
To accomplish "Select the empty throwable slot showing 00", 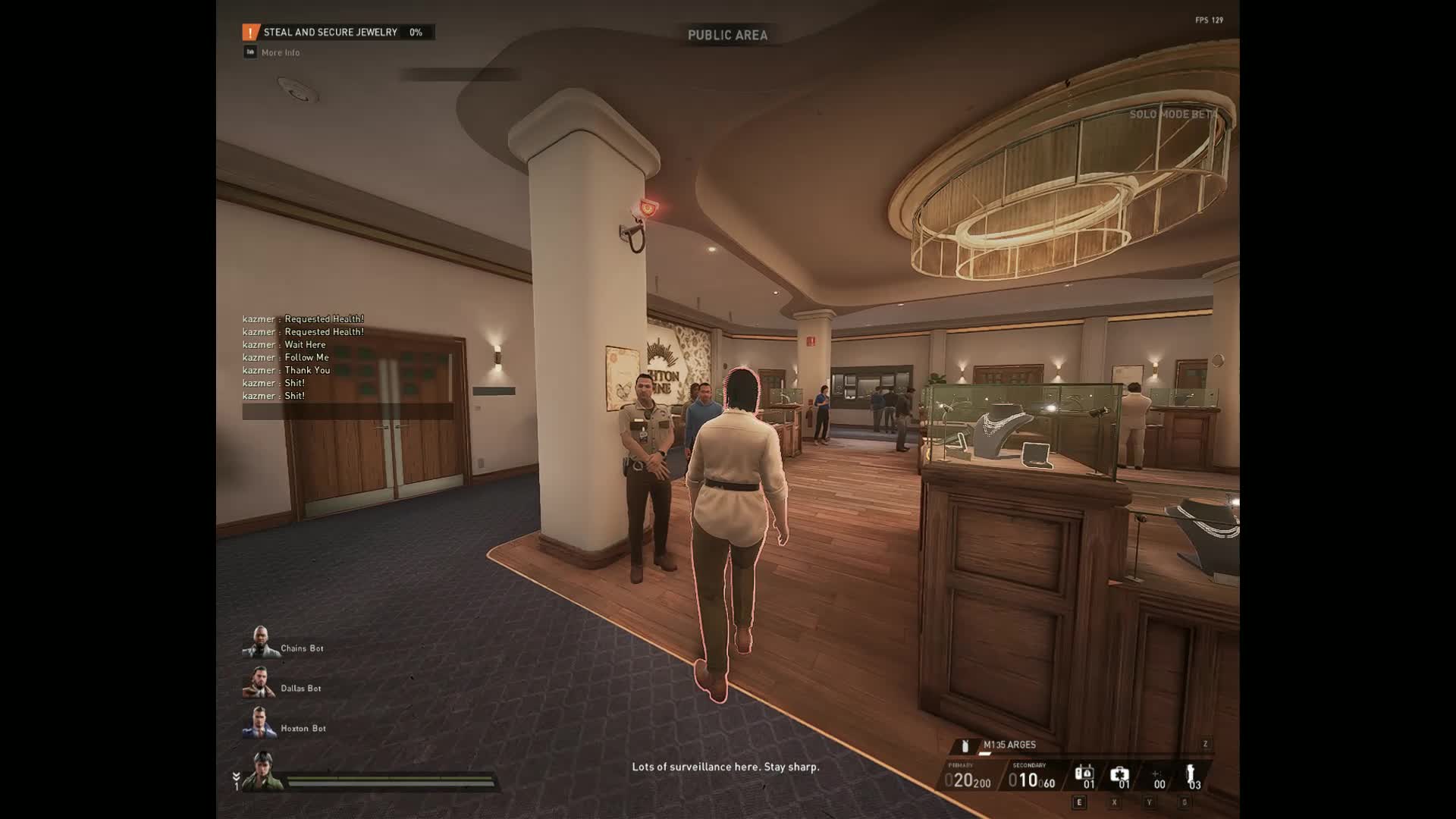I will (1158, 779).
